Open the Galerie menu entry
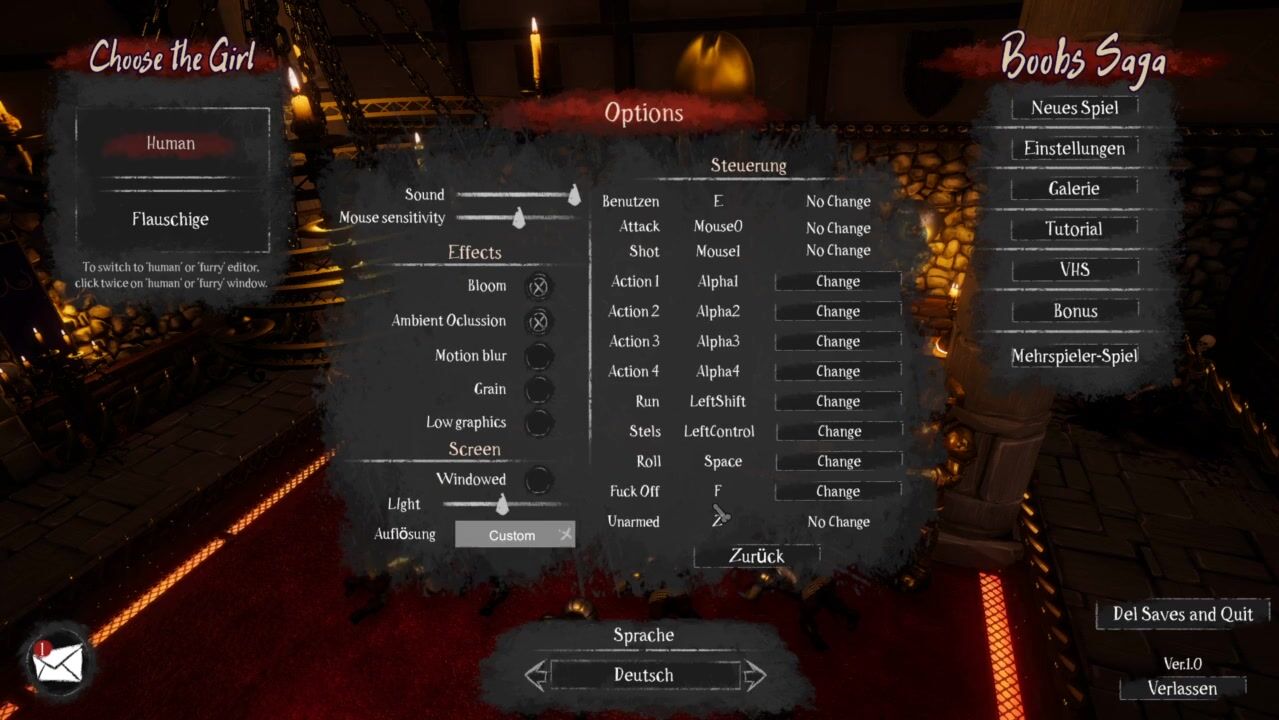 [x=1074, y=189]
